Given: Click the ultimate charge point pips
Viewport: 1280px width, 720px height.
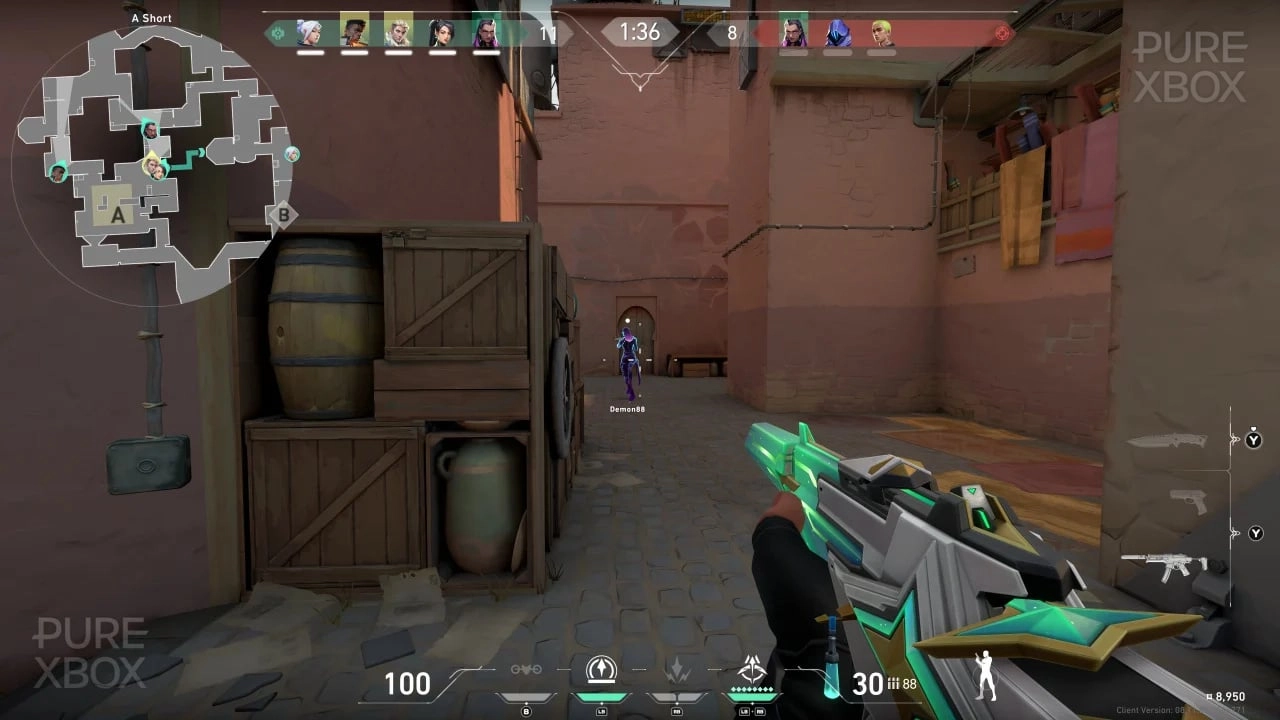Looking at the screenshot, I should pos(753,691).
